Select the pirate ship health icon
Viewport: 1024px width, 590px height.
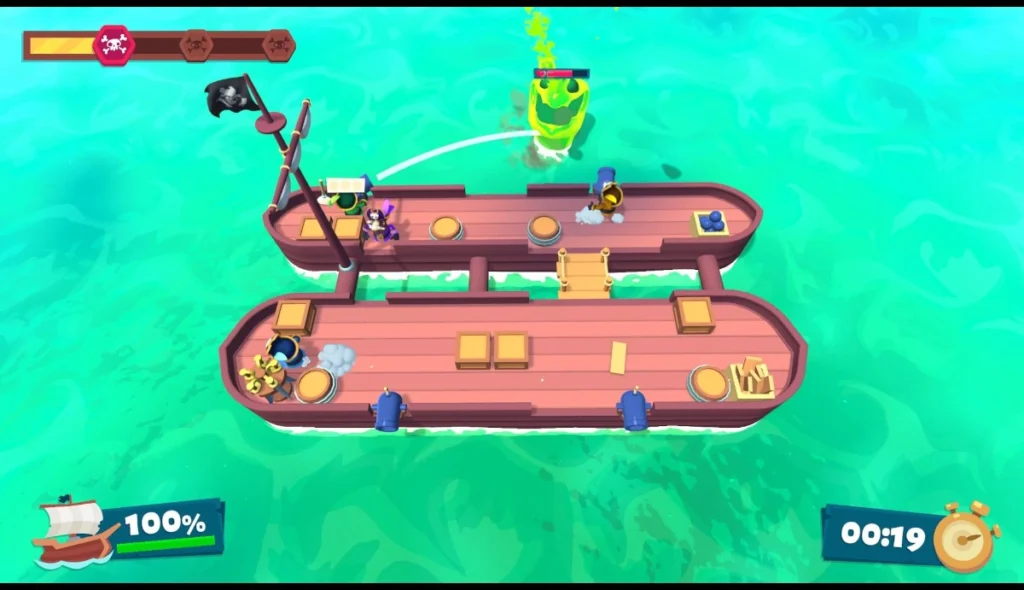coord(70,532)
